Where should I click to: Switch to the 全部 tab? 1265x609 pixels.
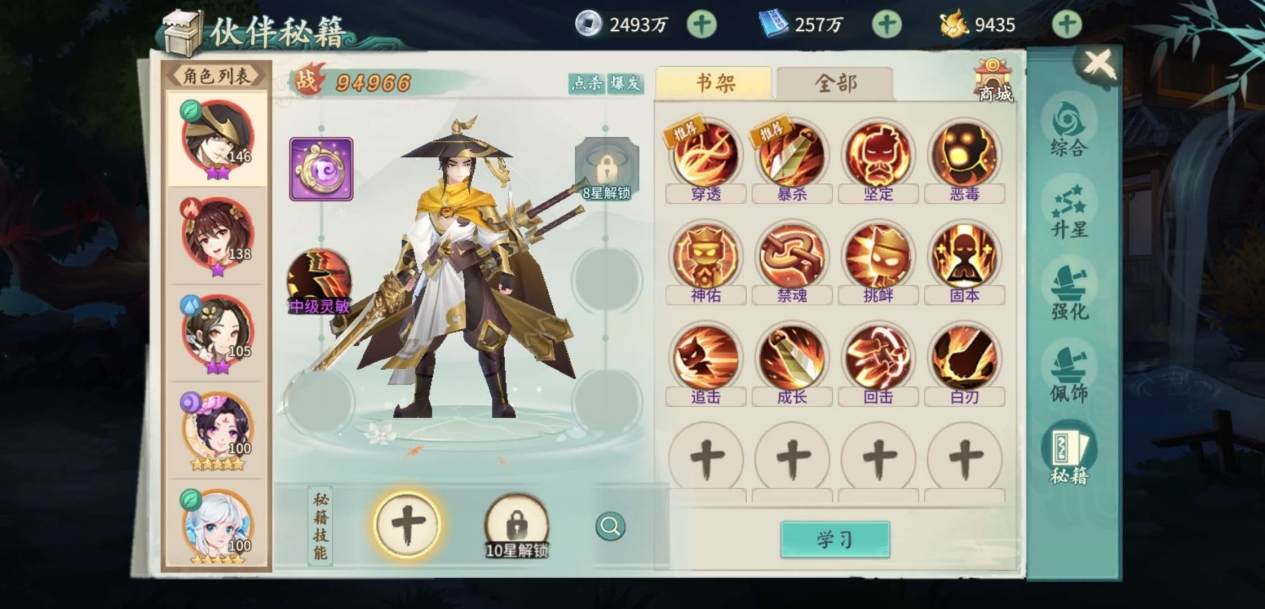835,84
